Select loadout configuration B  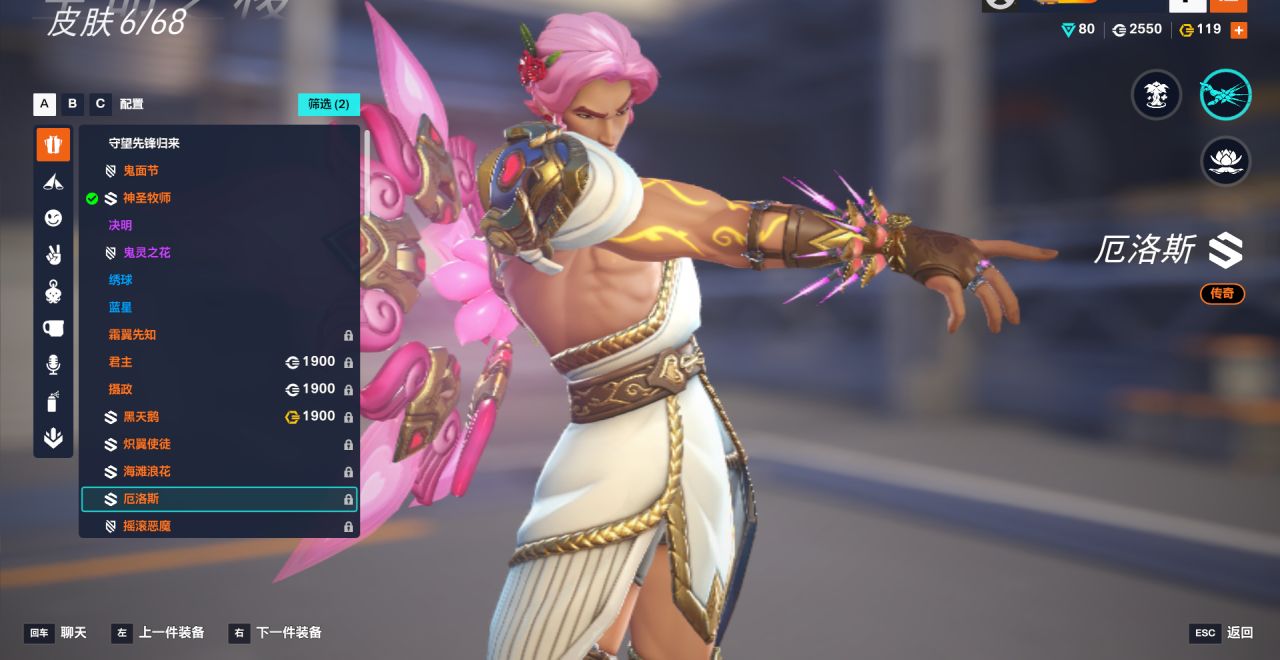[72, 104]
